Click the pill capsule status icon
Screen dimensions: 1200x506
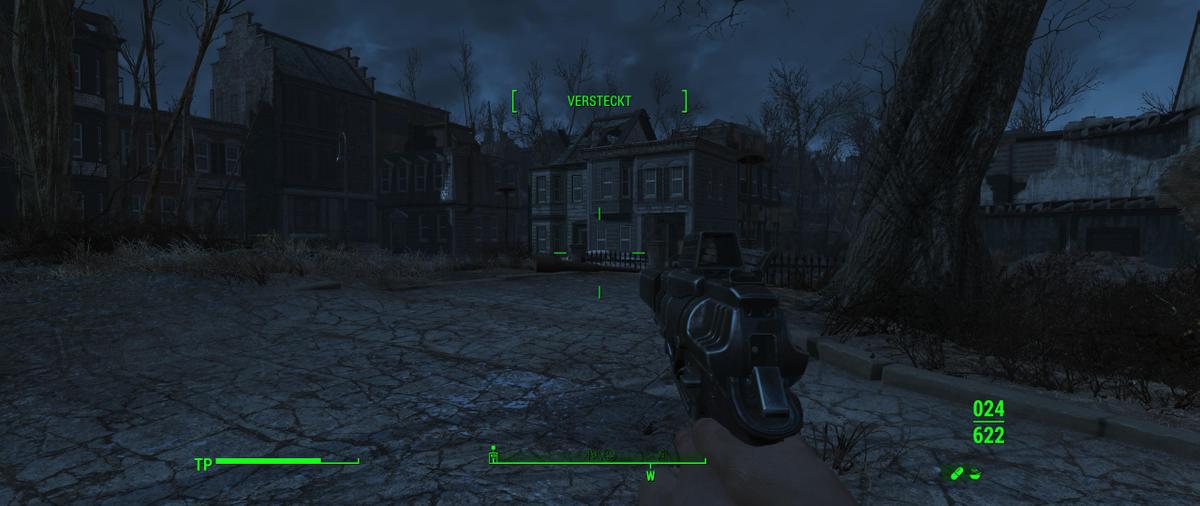(956, 473)
